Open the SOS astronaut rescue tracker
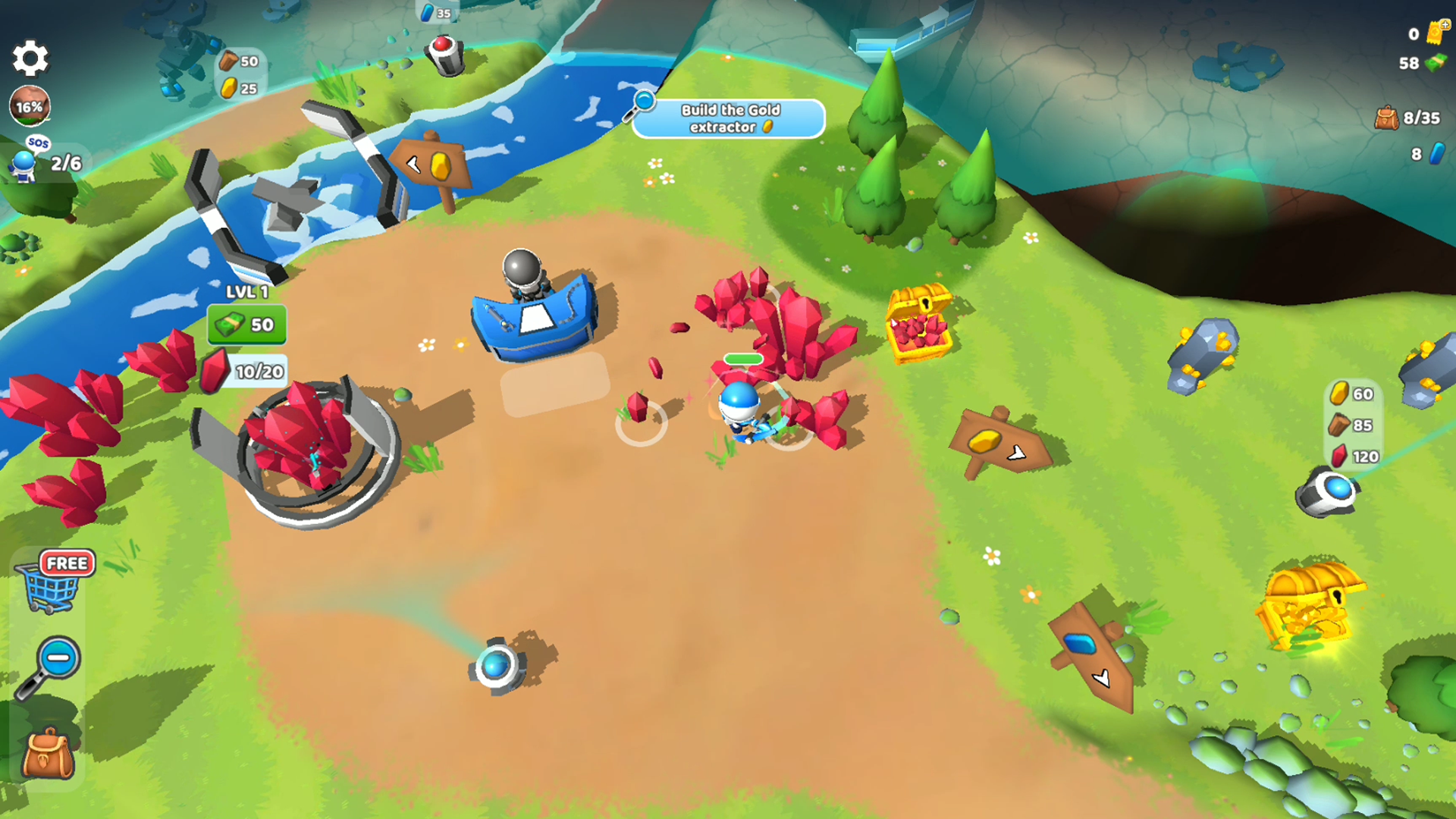1456x819 pixels. coord(44,160)
